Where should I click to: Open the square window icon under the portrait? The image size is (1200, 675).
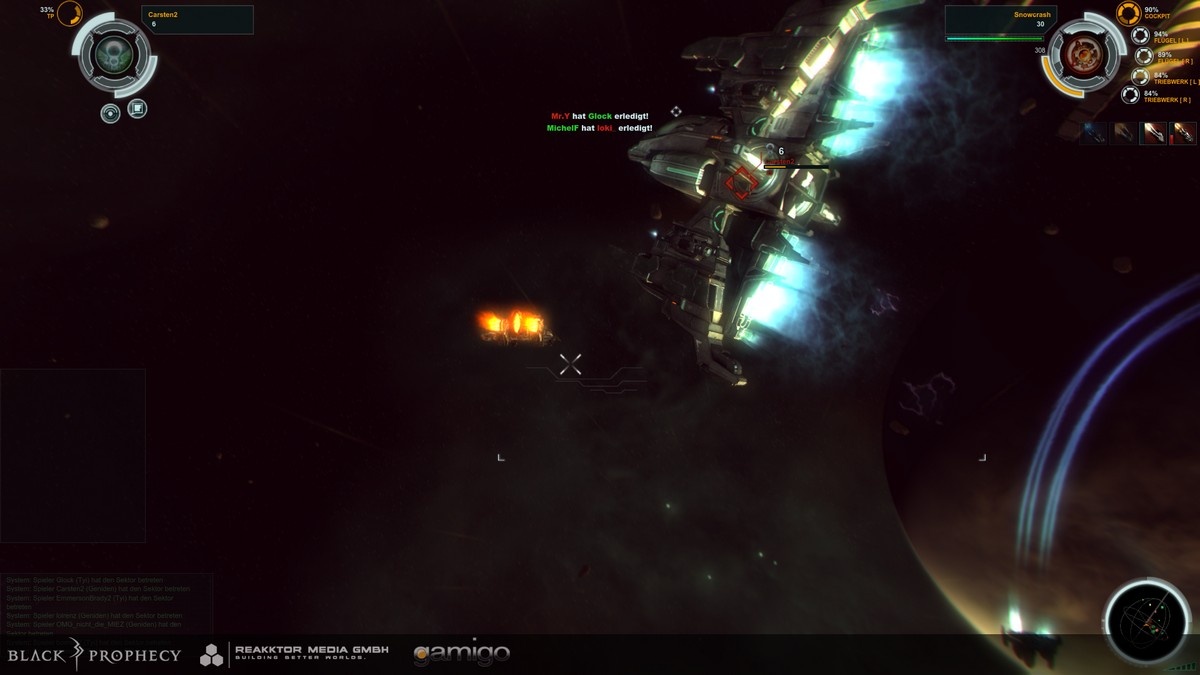pyautogui.click(x=138, y=108)
